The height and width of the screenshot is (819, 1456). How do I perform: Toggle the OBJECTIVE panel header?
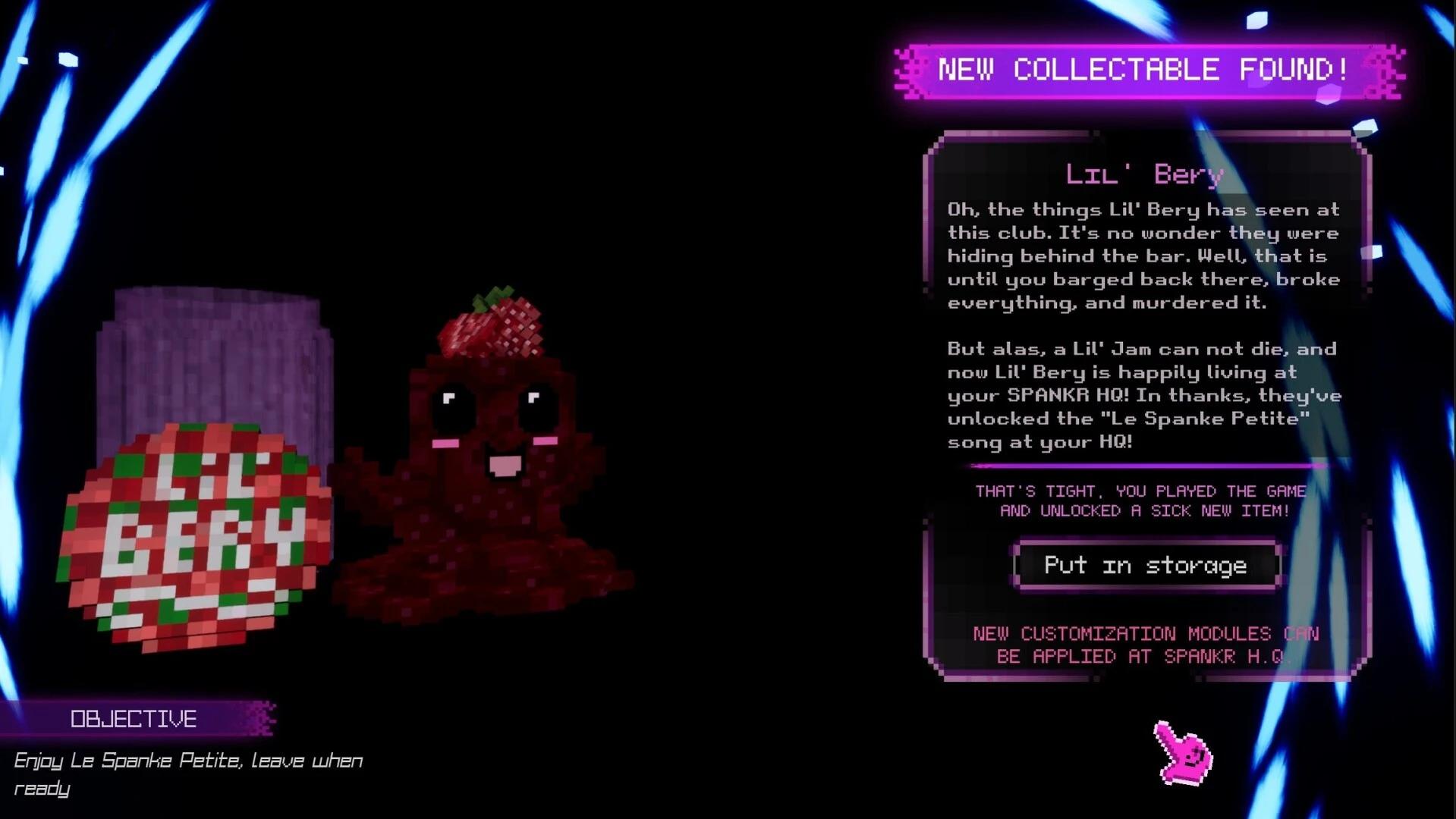[135, 718]
